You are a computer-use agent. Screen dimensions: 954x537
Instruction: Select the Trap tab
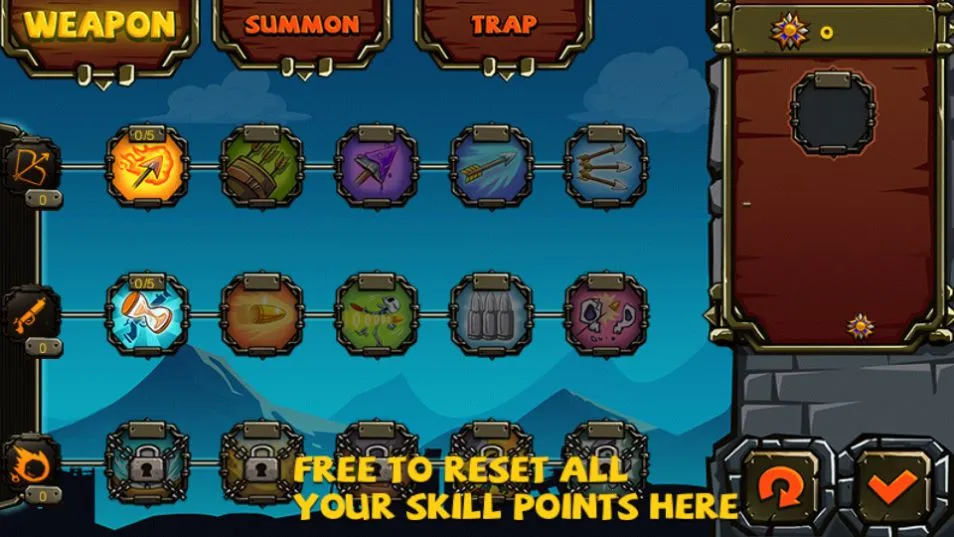(x=503, y=24)
